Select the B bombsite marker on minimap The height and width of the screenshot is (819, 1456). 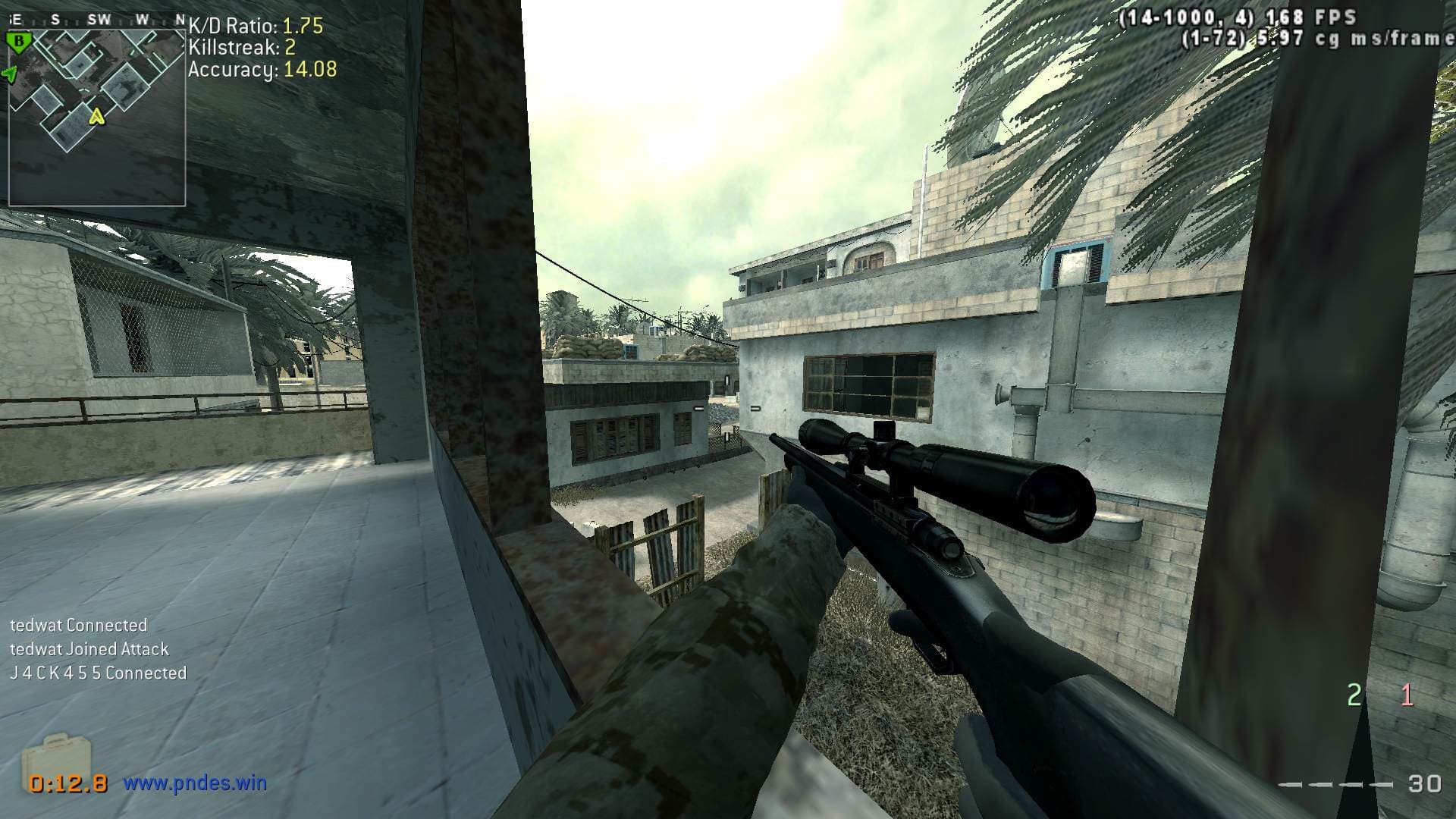coord(18,42)
